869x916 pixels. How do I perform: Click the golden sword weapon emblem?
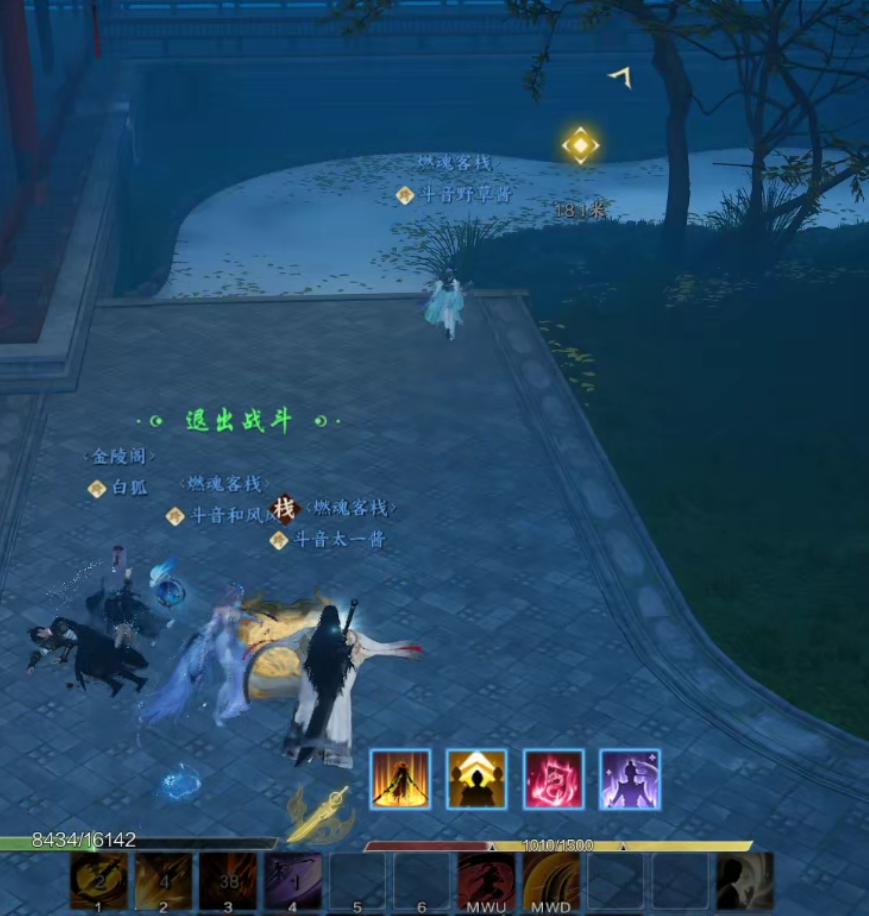(x=320, y=815)
